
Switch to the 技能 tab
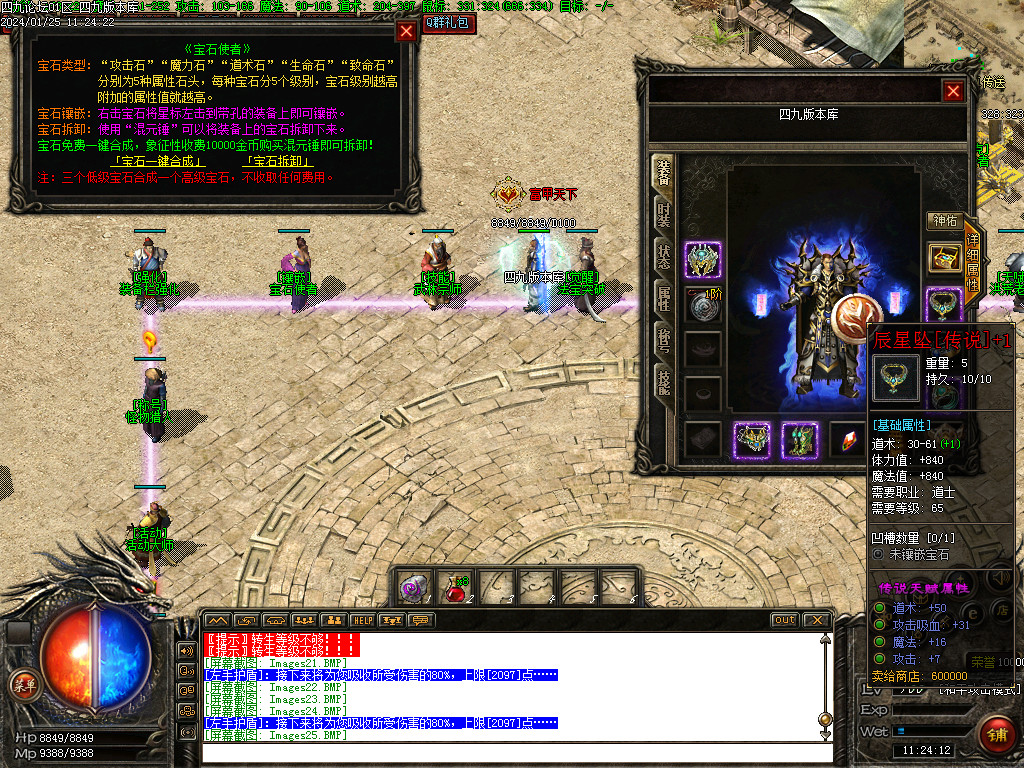(x=664, y=379)
